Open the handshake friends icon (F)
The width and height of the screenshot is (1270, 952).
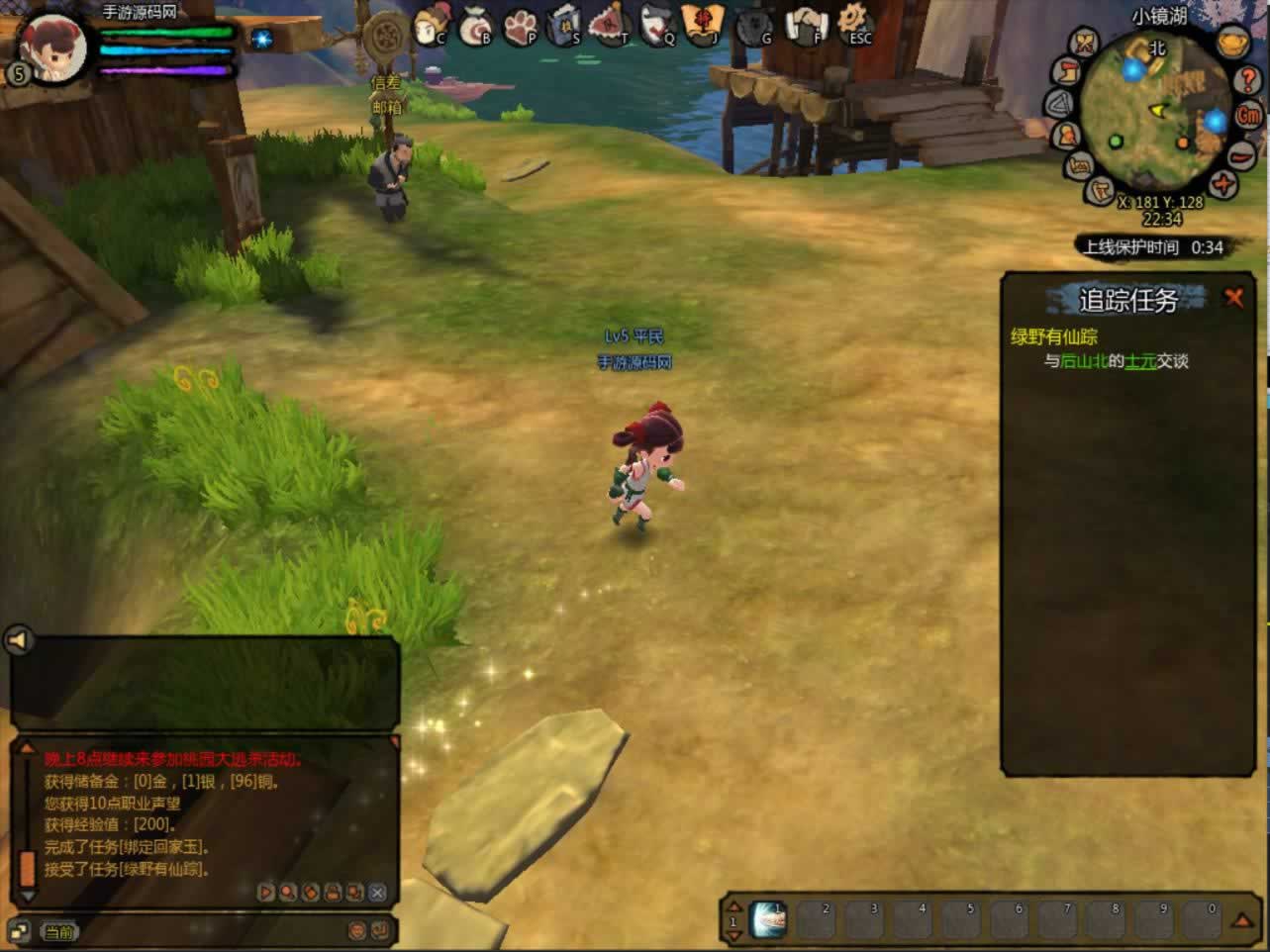[x=806, y=26]
